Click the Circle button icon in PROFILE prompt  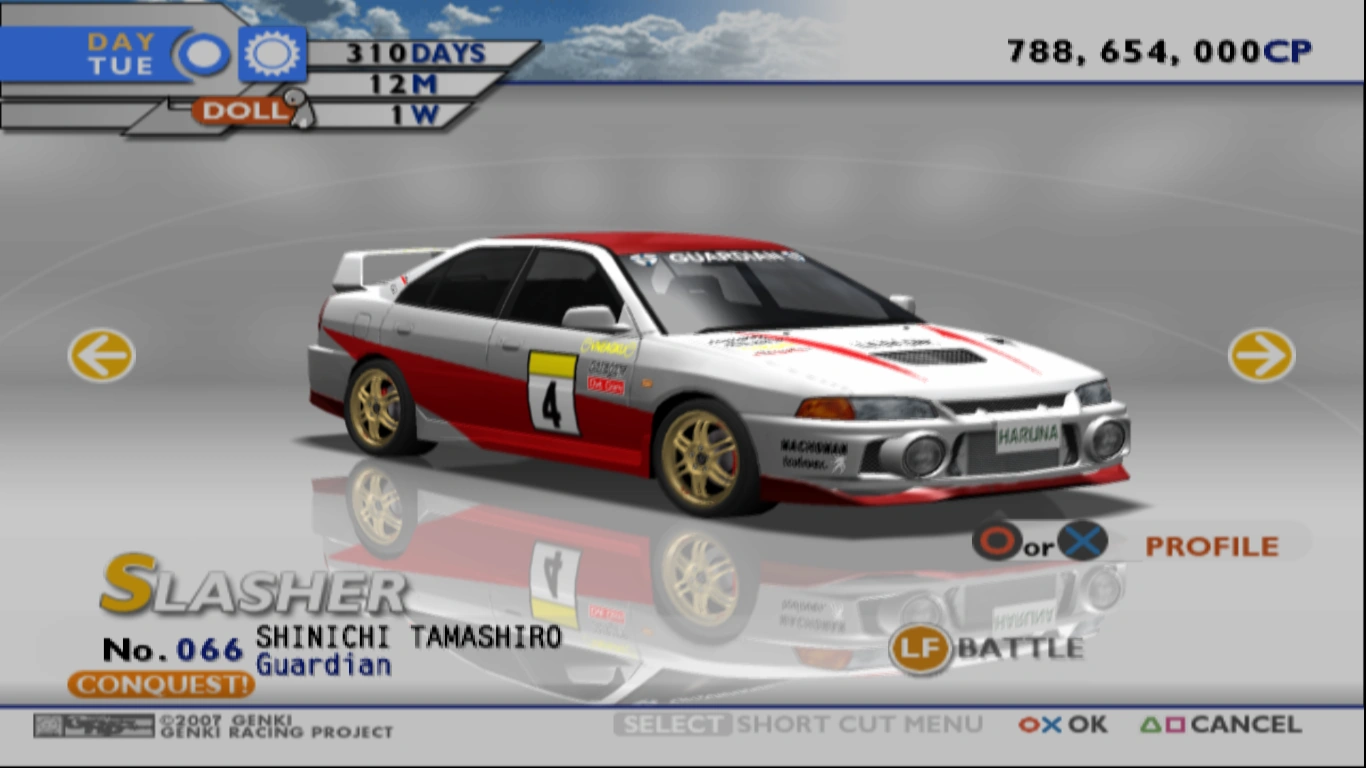tap(995, 545)
